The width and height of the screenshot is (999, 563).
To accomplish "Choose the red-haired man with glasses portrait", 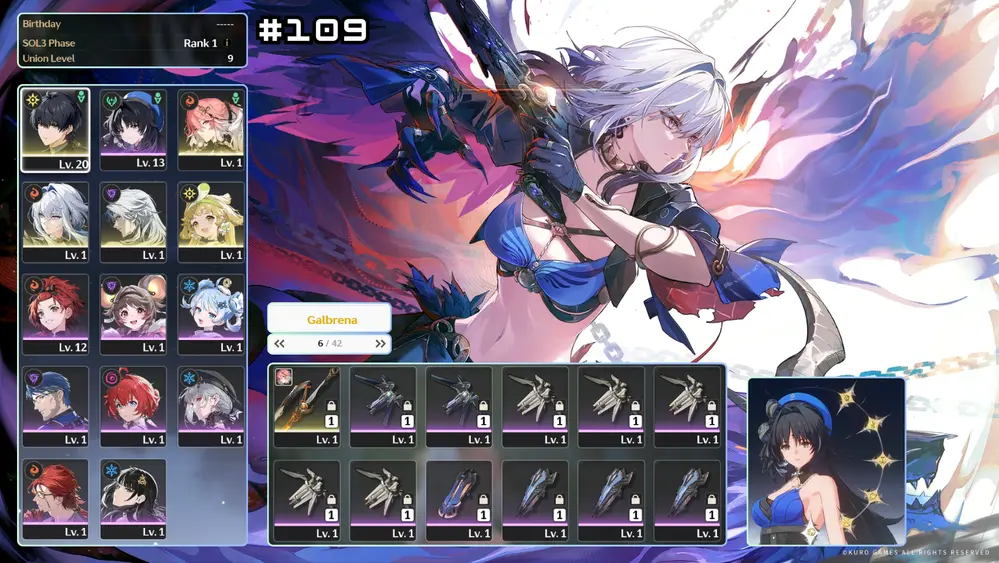I will click(x=55, y=499).
